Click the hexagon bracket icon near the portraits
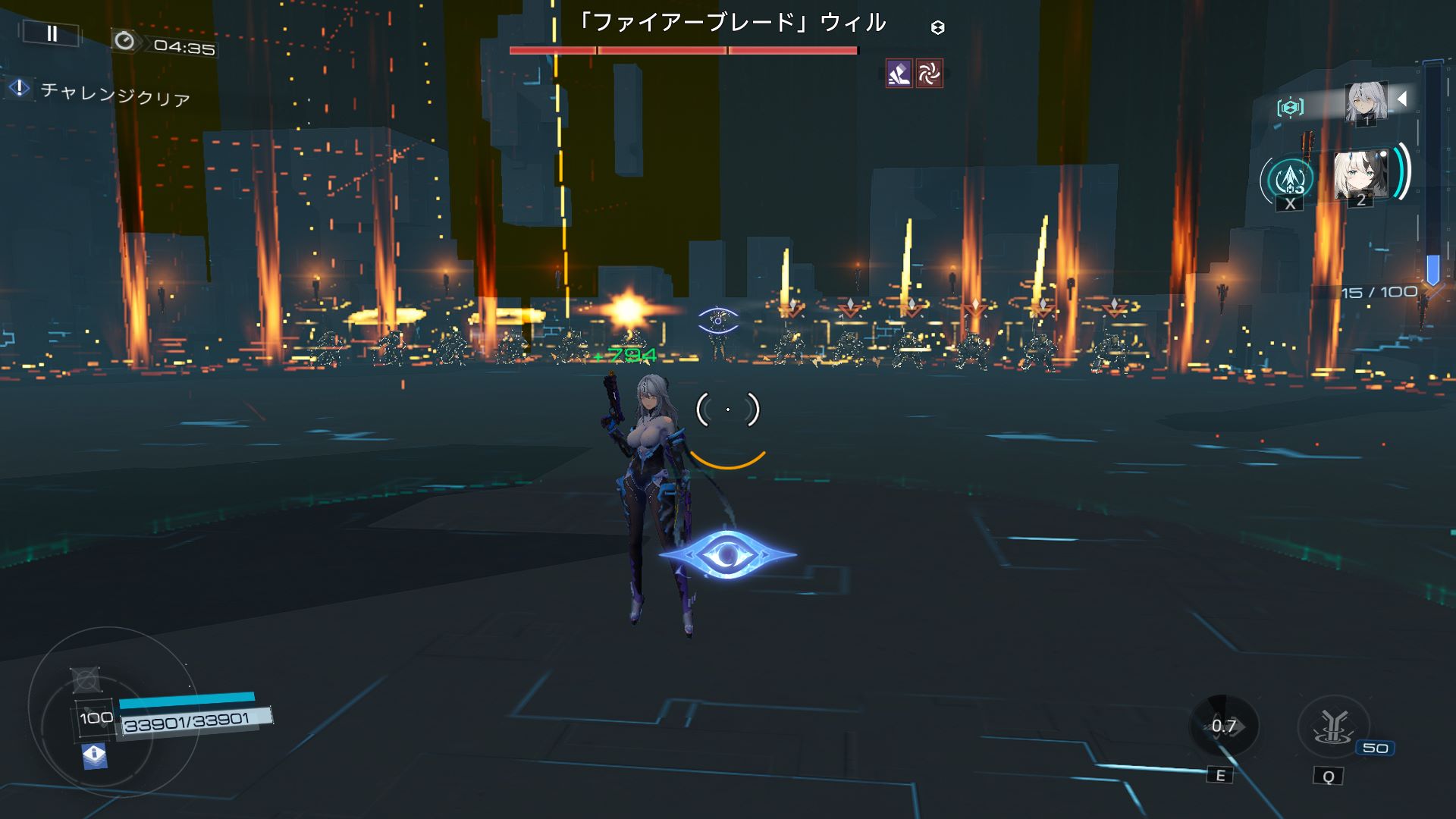The image size is (1456, 819). click(1290, 107)
